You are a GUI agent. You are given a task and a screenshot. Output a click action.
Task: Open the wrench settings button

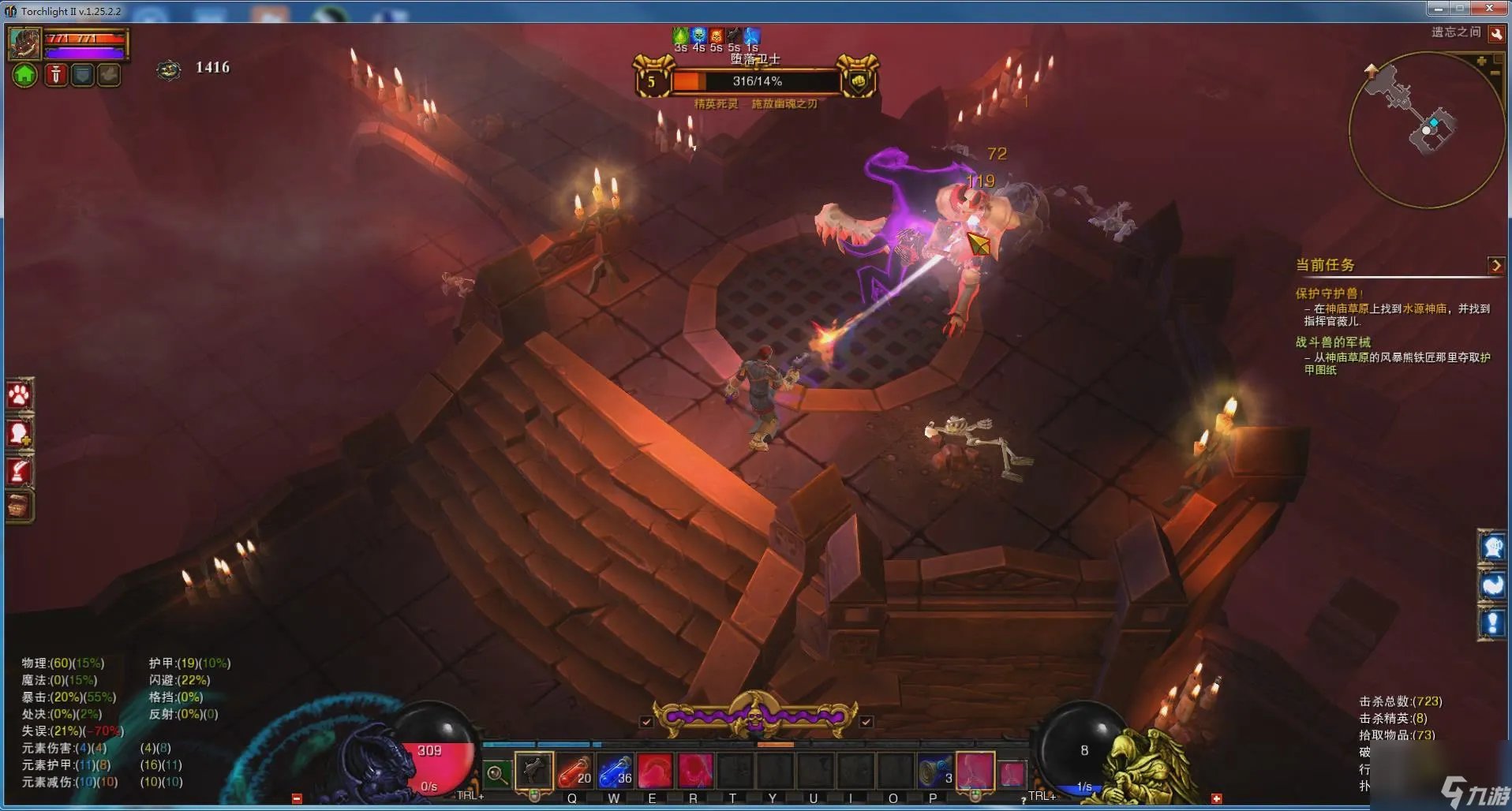[x=1495, y=33]
